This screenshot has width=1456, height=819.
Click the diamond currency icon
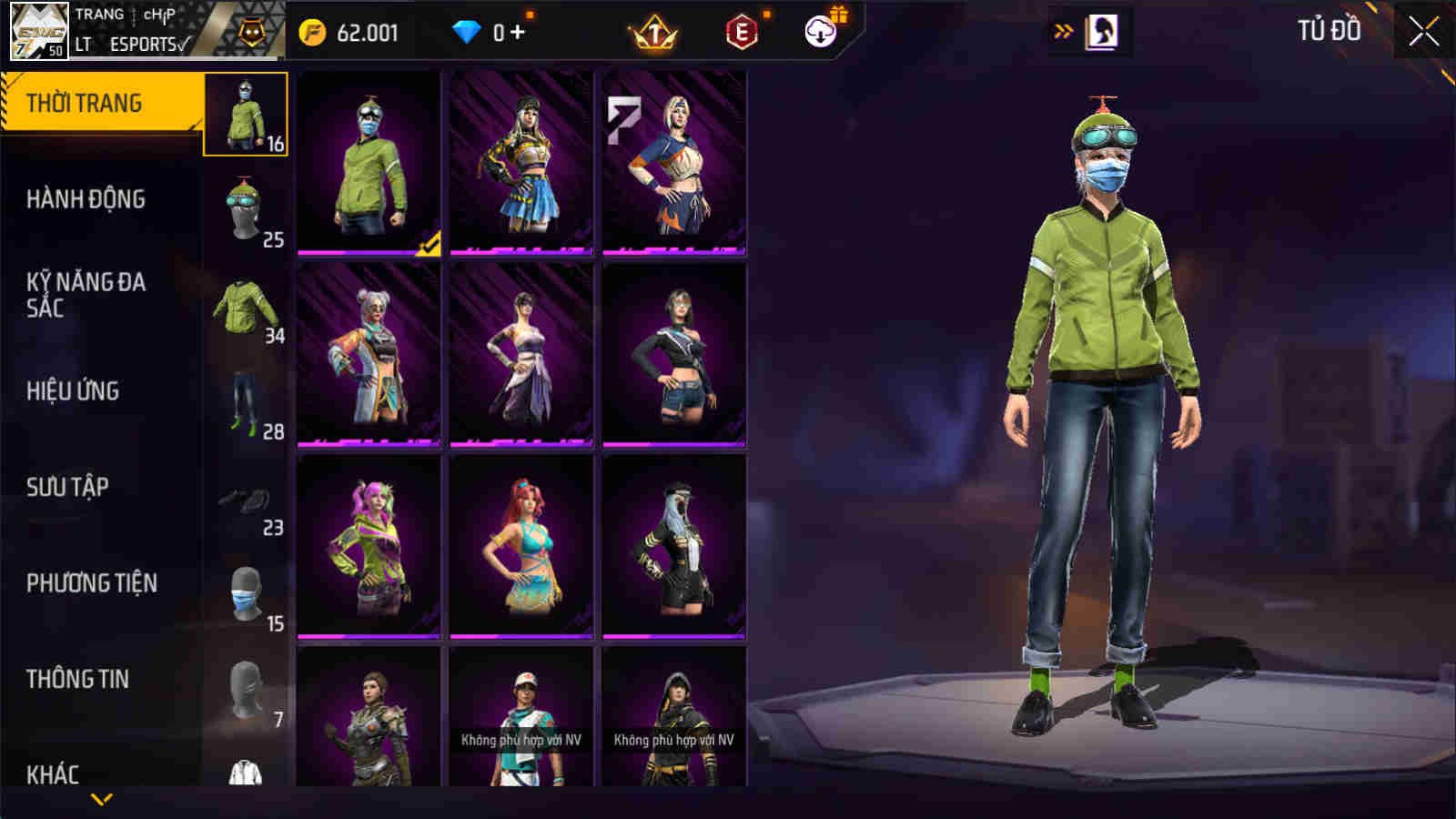[467, 30]
